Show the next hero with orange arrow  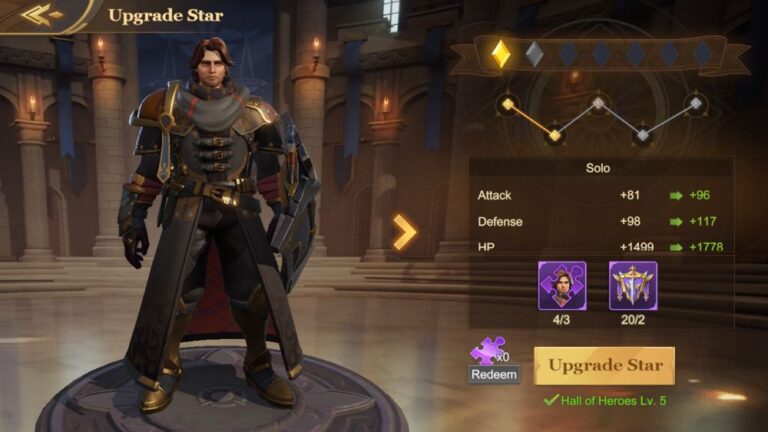click(x=404, y=232)
